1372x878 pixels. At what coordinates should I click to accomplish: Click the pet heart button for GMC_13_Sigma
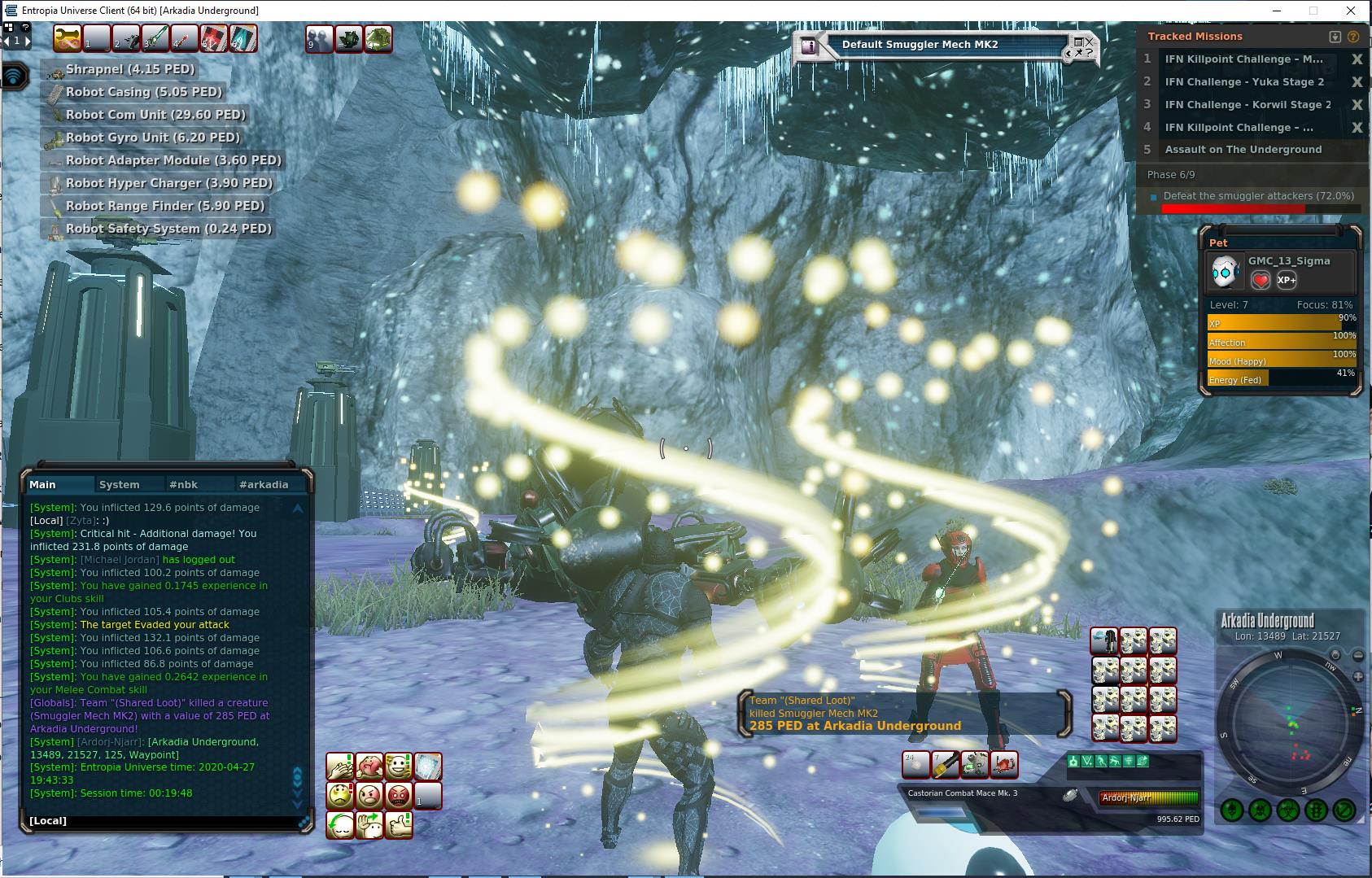(x=1260, y=280)
